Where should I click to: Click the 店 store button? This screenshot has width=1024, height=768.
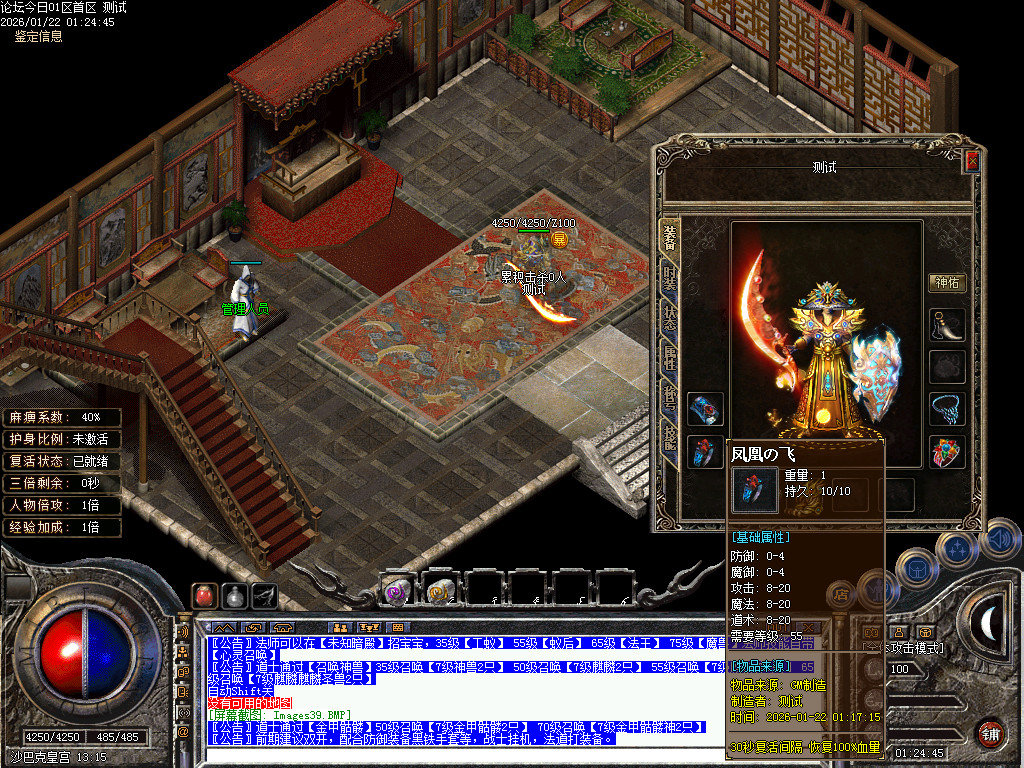pyautogui.click(x=843, y=594)
